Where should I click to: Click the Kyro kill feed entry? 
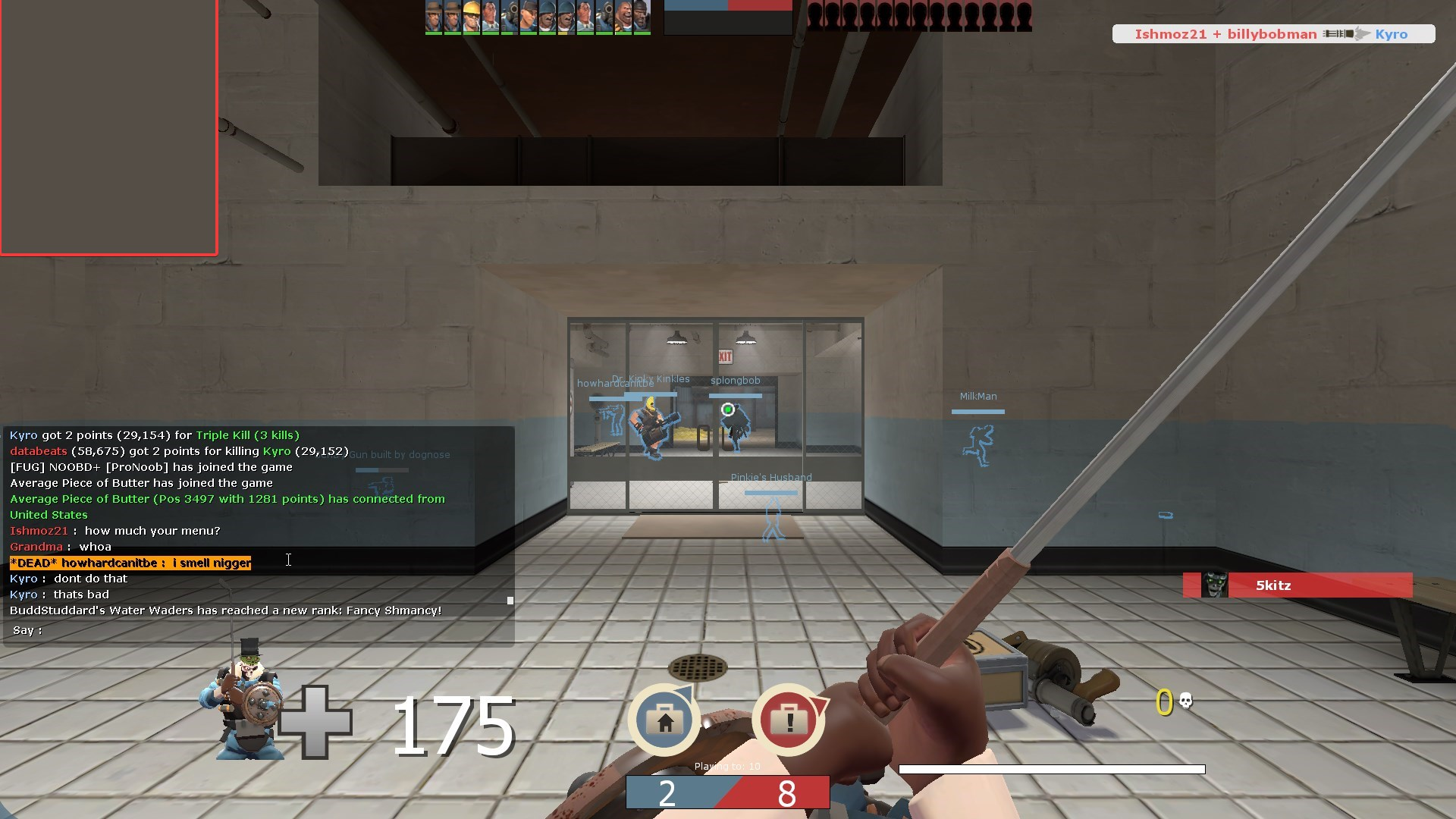tap(1272, 34)
